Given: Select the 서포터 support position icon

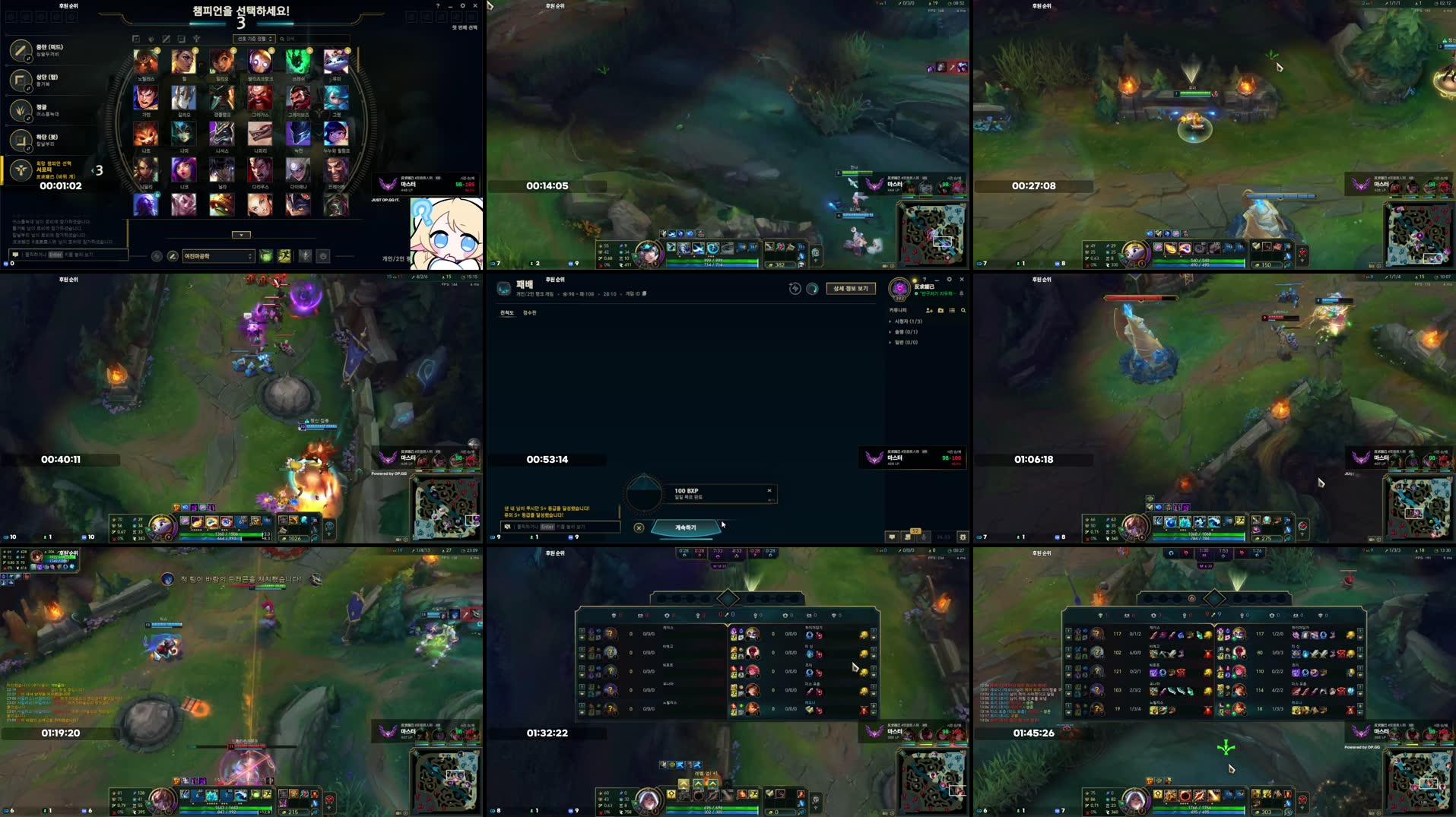Looking at the screenshot, I should [23, 169].
